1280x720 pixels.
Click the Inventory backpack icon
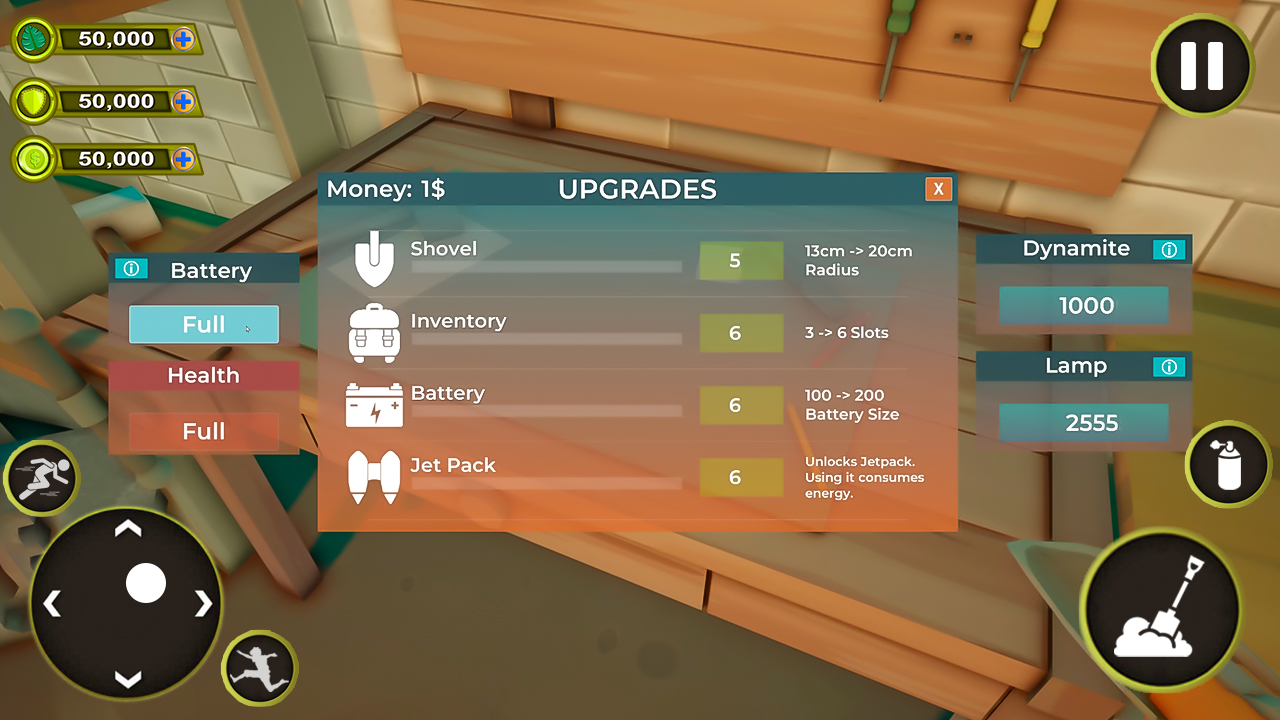point(374,332)
